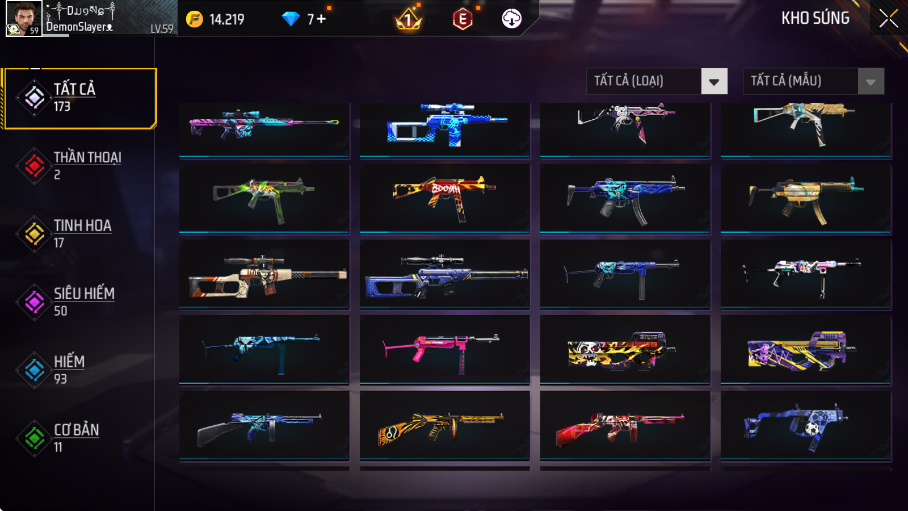Switch to the Thần Thoại tab
Image resolution: width=908 pixels, height=511 pixels.
pyautogui.click(x=80, y=165)
